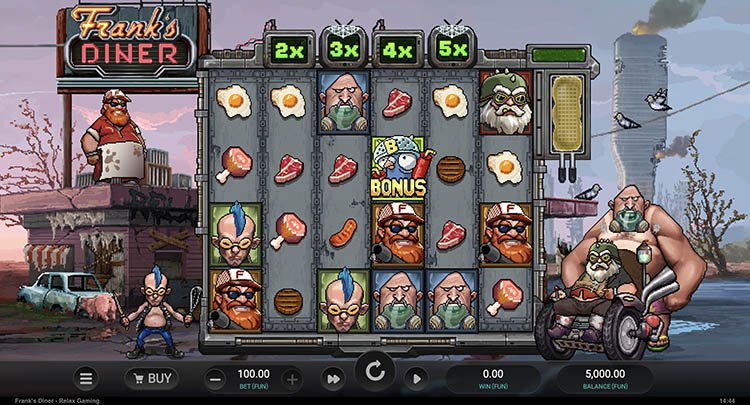Start autoplay with the play triangle button
This screenshot has width=750, height=405.
[x=417, y=379]
